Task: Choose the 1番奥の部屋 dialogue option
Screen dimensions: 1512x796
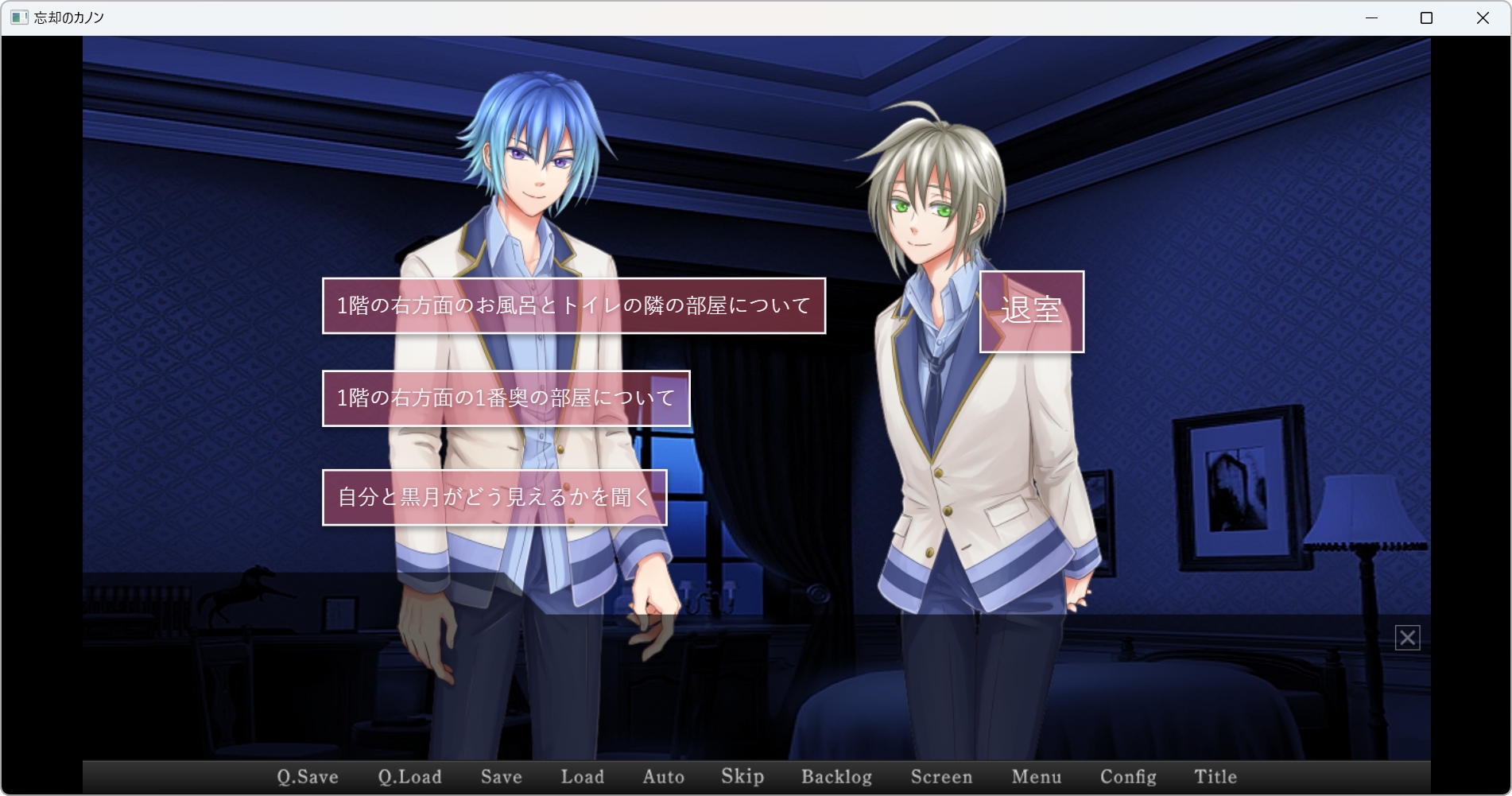Action: click(506, 398)
